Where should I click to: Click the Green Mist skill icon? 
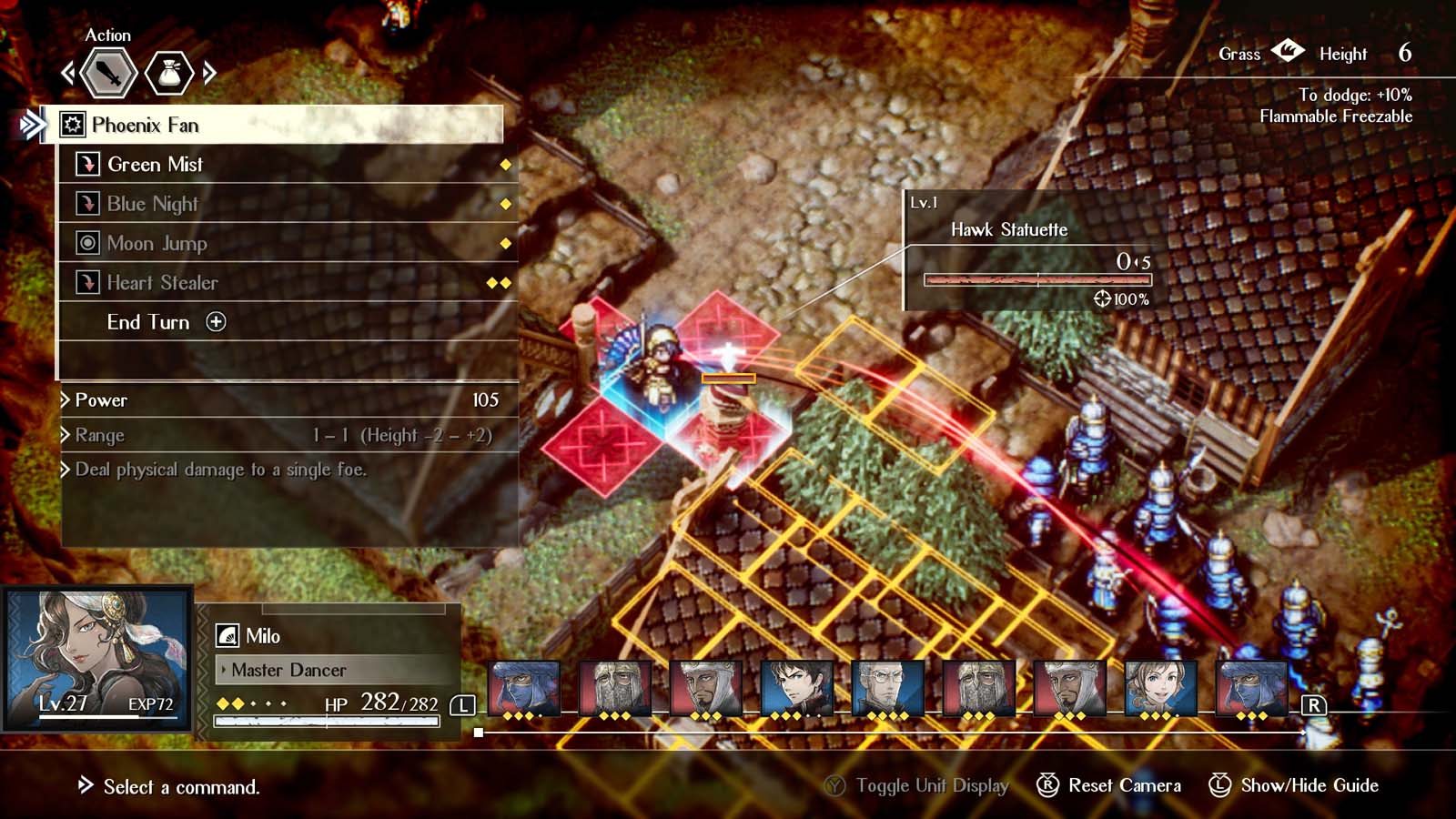coord(89,164)
